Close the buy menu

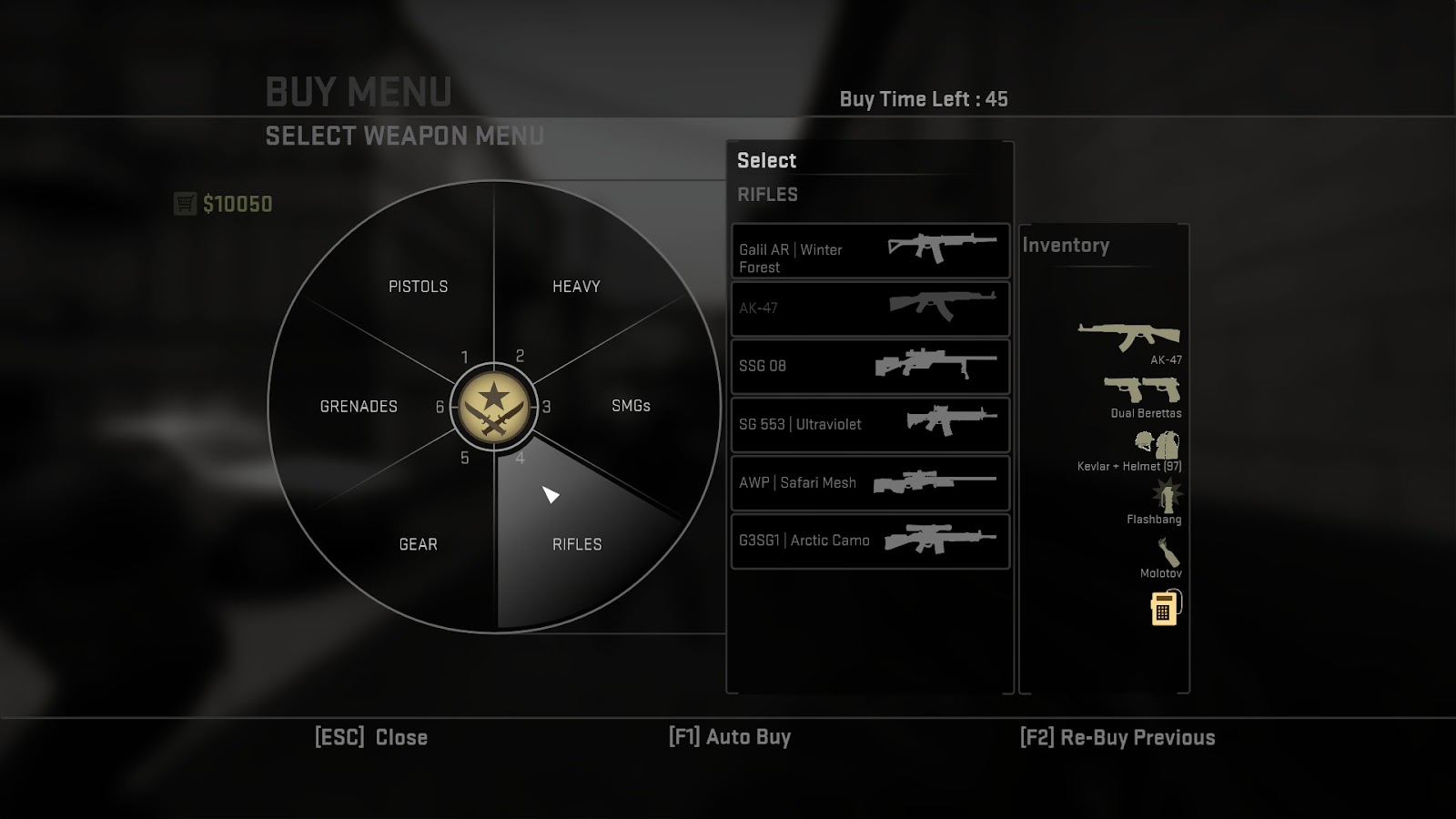pos(370,737)
